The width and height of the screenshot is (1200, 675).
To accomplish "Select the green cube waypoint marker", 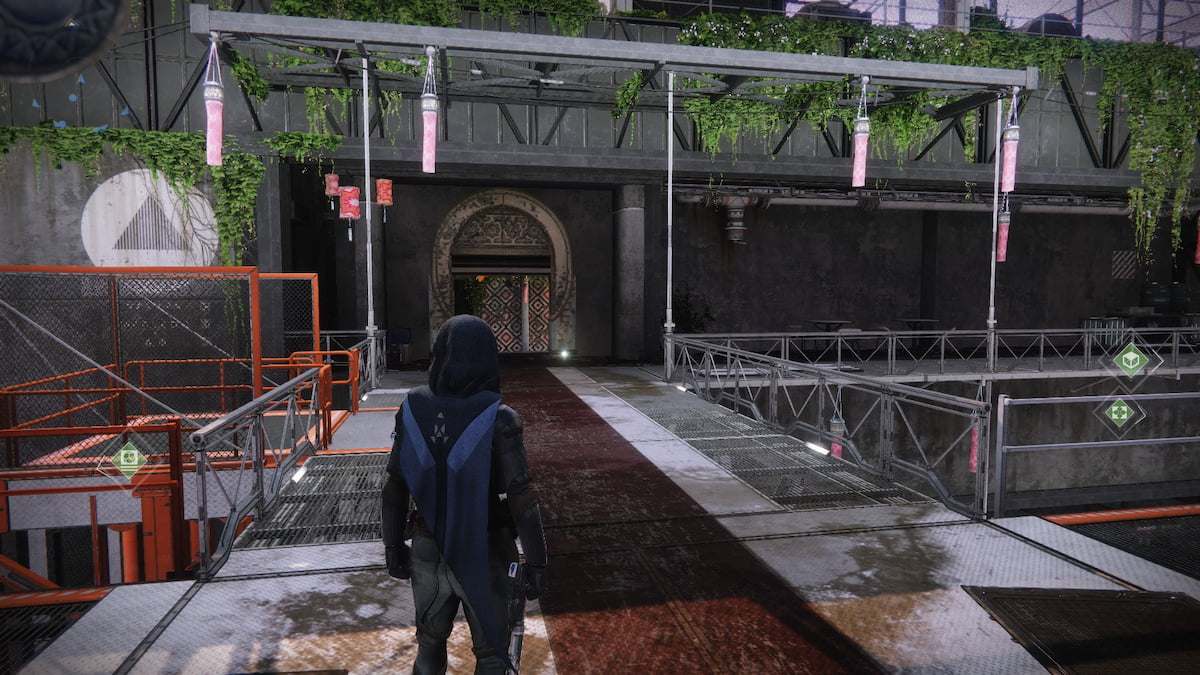I will tap(1130, 360).
